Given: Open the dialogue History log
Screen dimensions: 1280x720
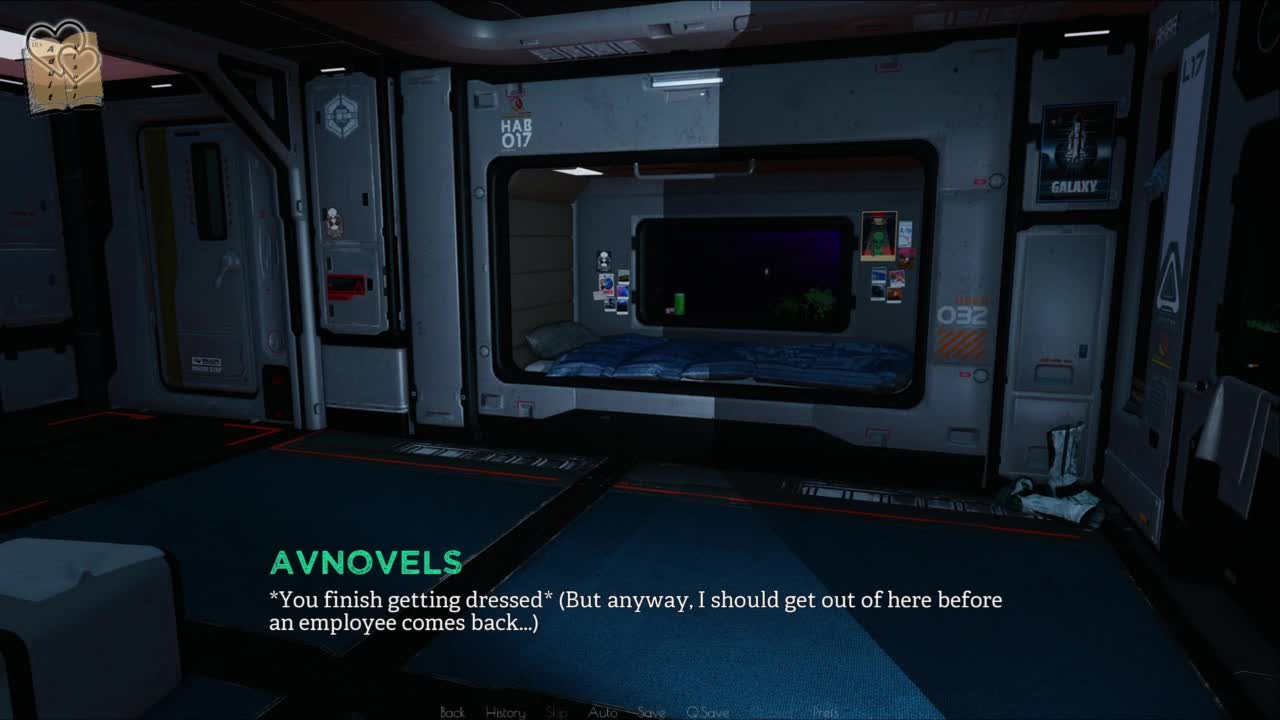Looking at the screenshot, I should click(505, 712).
